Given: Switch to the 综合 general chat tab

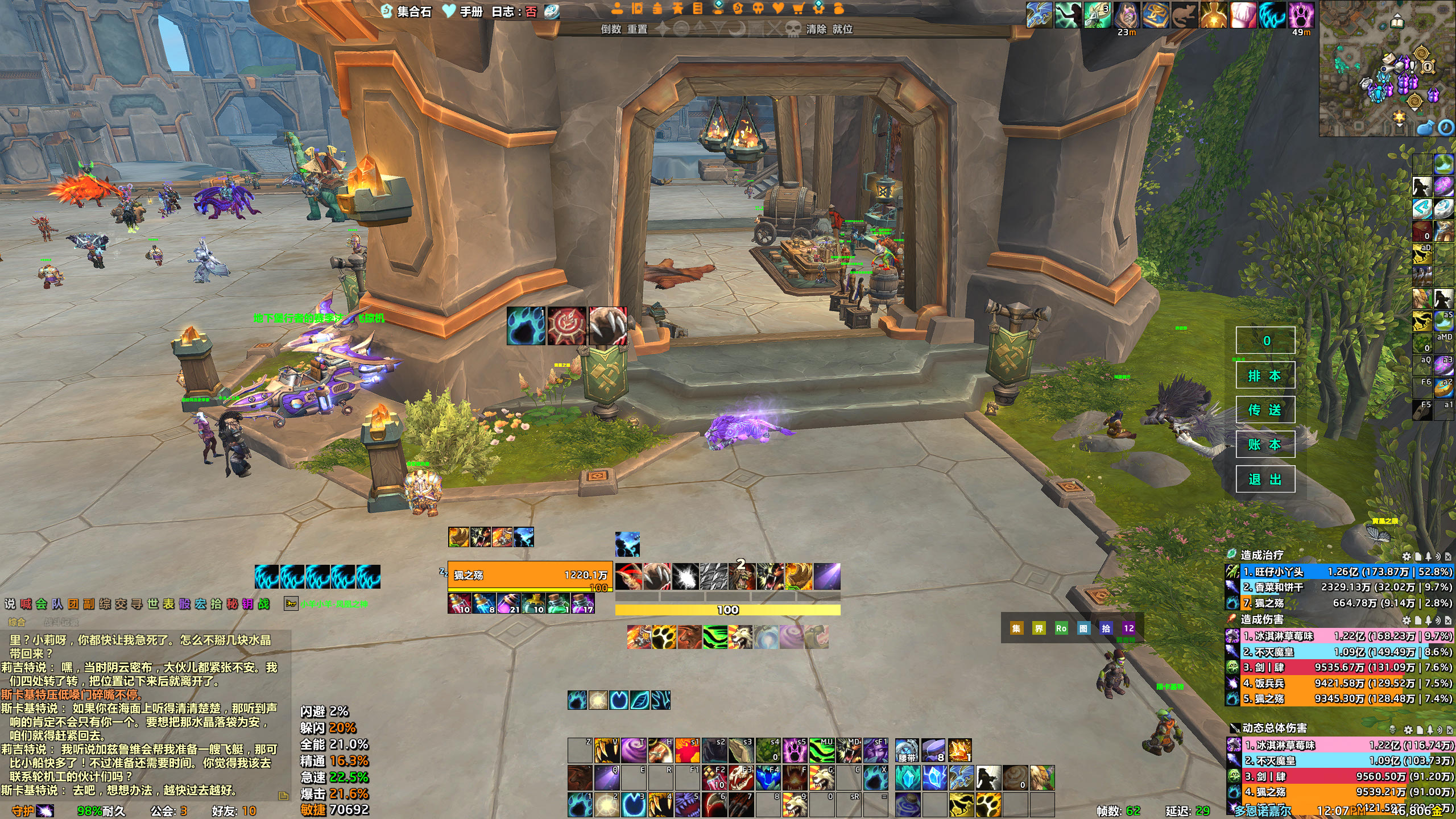Looking at the screenshot, I should tap(16, 622).
